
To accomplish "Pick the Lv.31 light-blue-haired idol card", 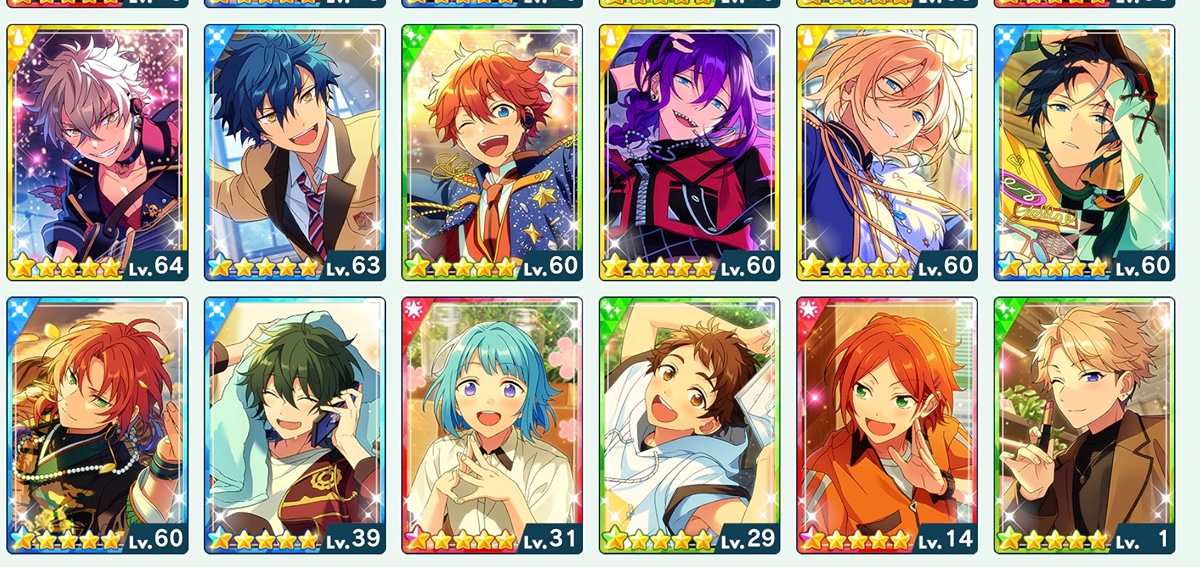I will 492,424.
